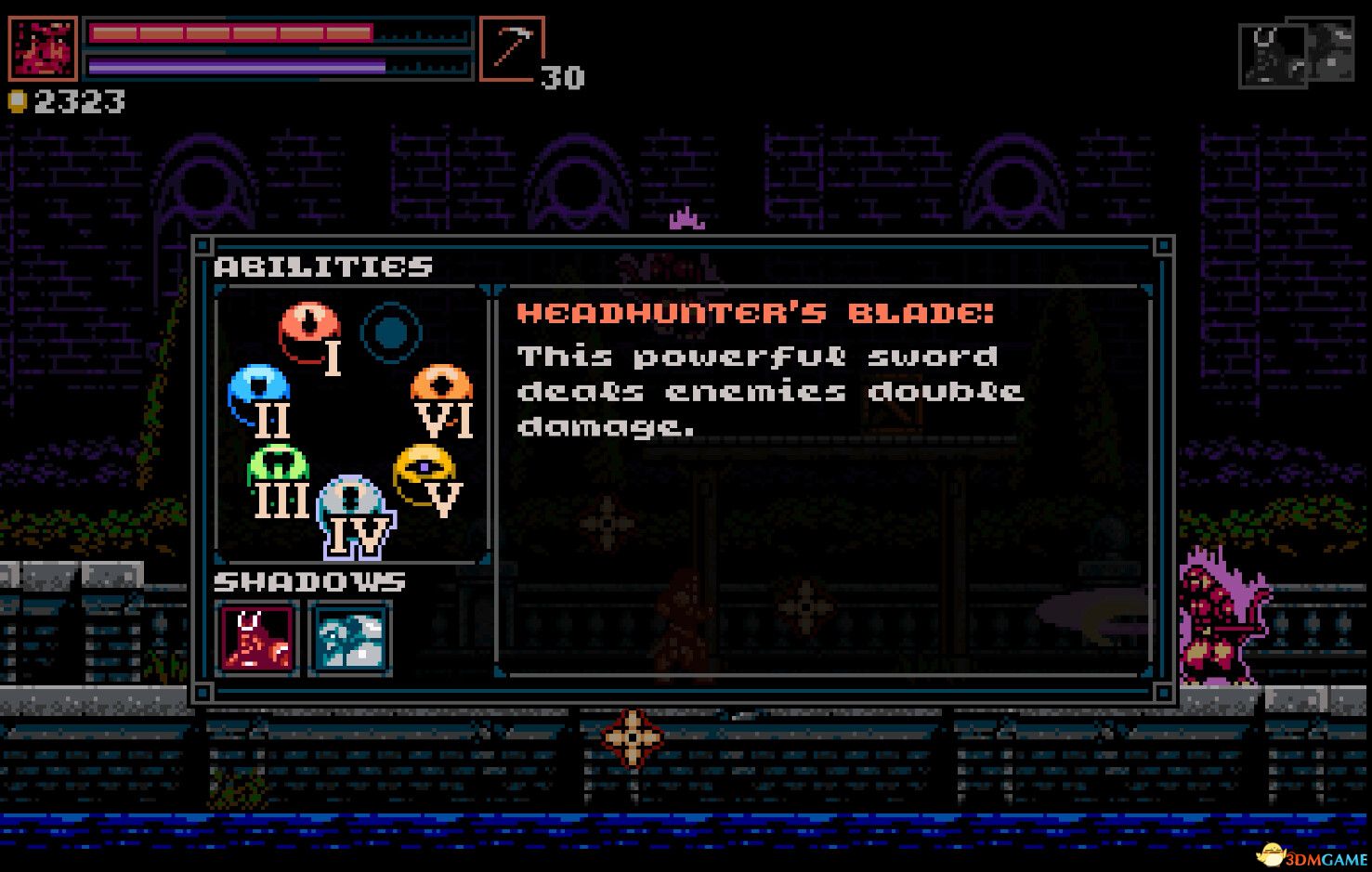
Task: Switch to the ABILITIES section
Action: point(323,267)
